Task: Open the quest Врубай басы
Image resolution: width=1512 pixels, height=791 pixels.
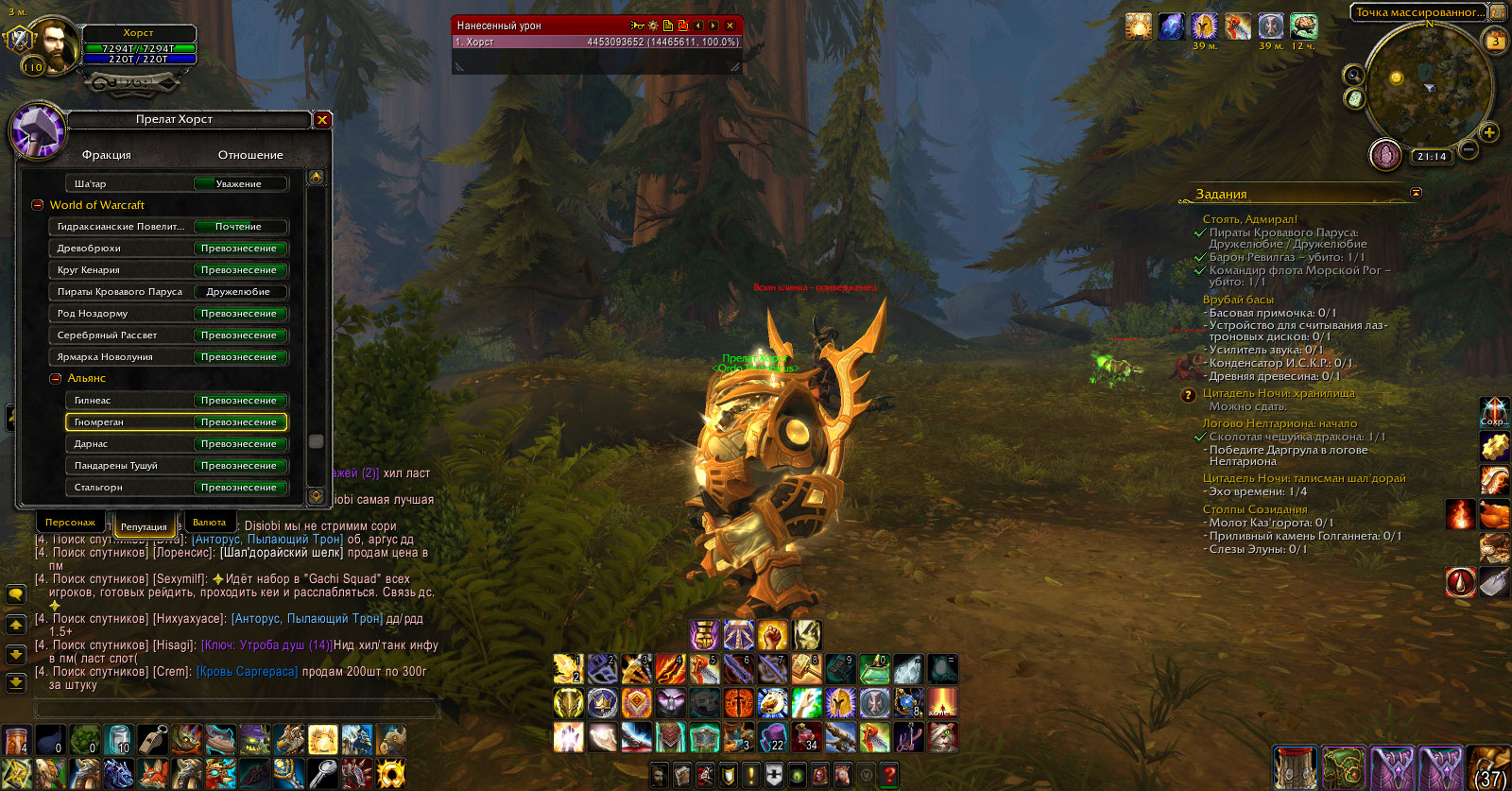Action: 1238,300
